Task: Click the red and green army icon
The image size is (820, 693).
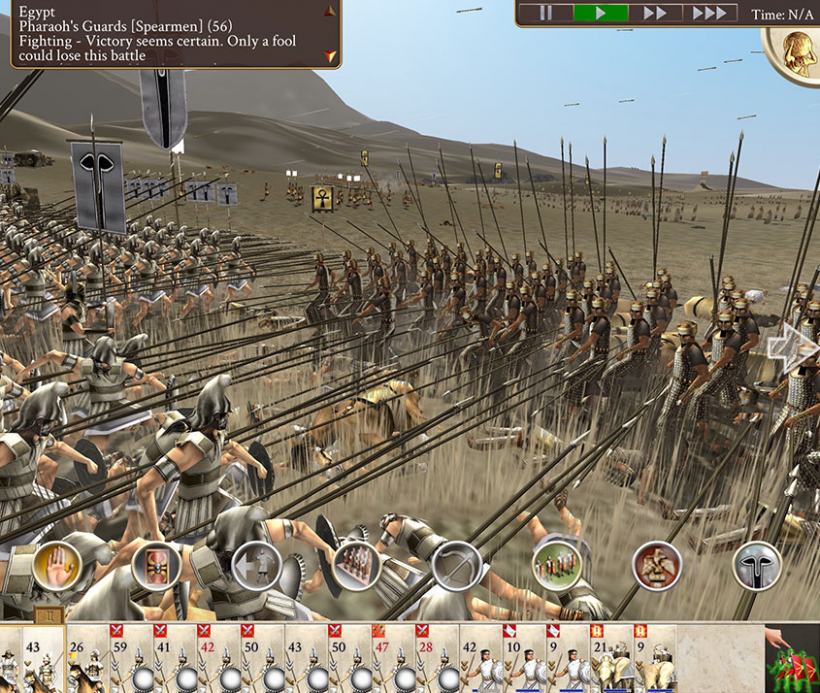Action: pyautogui.click(x=792, y=662)
